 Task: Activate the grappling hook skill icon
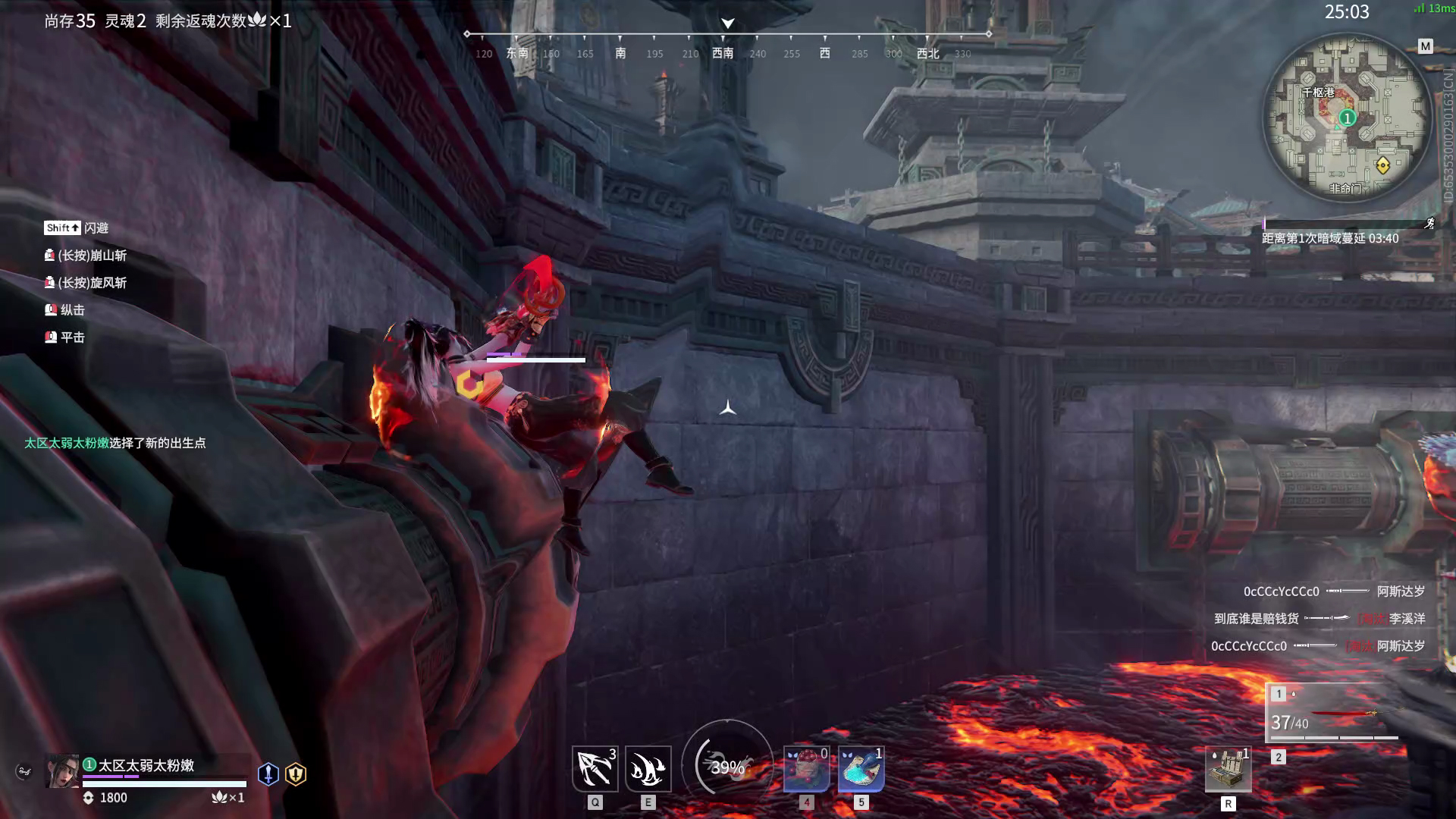(x=595, y=768)
